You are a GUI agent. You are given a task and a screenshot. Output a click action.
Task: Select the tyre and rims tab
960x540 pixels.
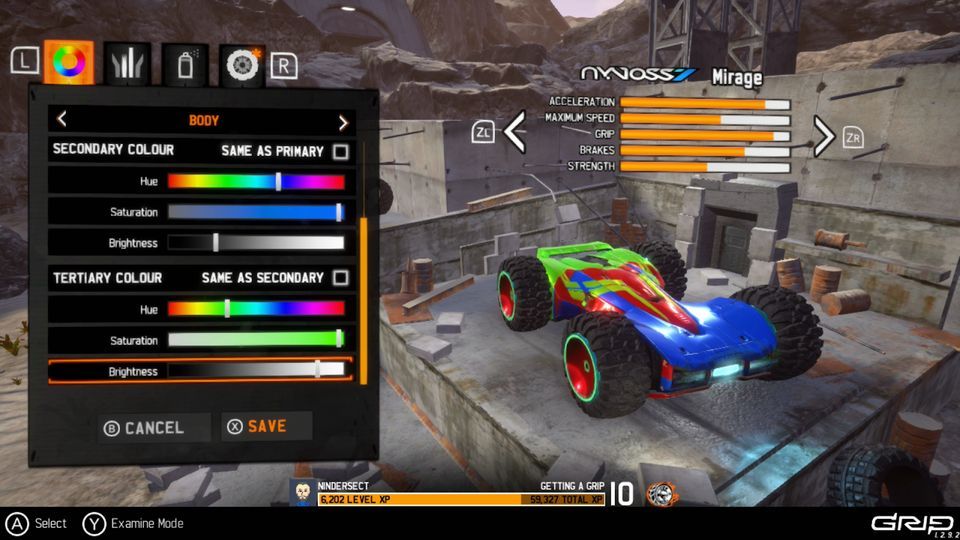pos(241,65)
